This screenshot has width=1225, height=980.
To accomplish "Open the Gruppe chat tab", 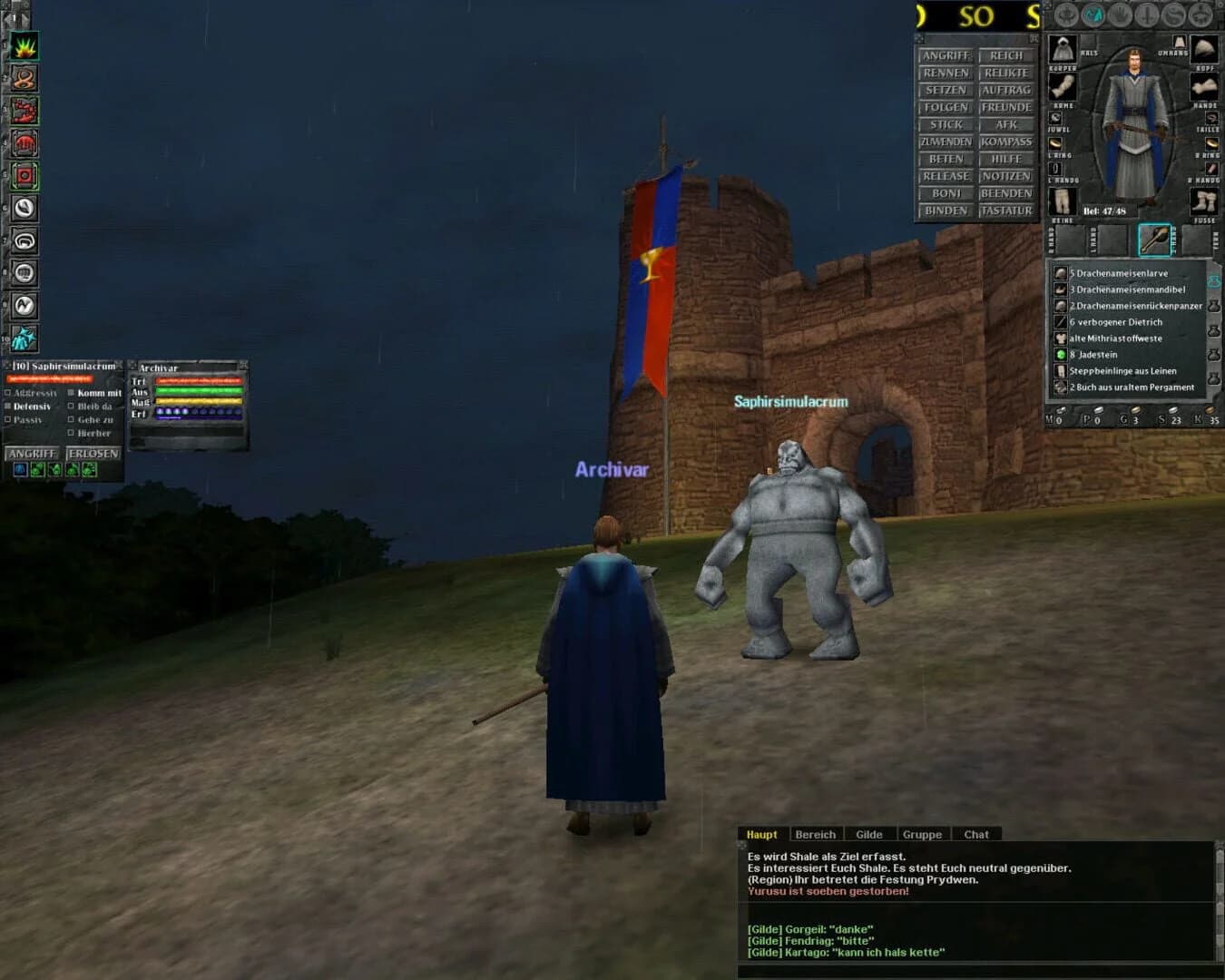I will pyautogui.click(x=923, y=833).
